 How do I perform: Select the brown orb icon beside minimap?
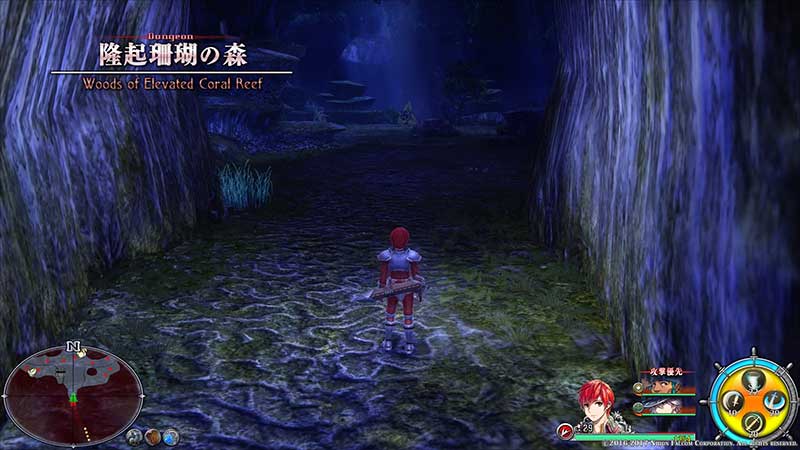point(152,436)
